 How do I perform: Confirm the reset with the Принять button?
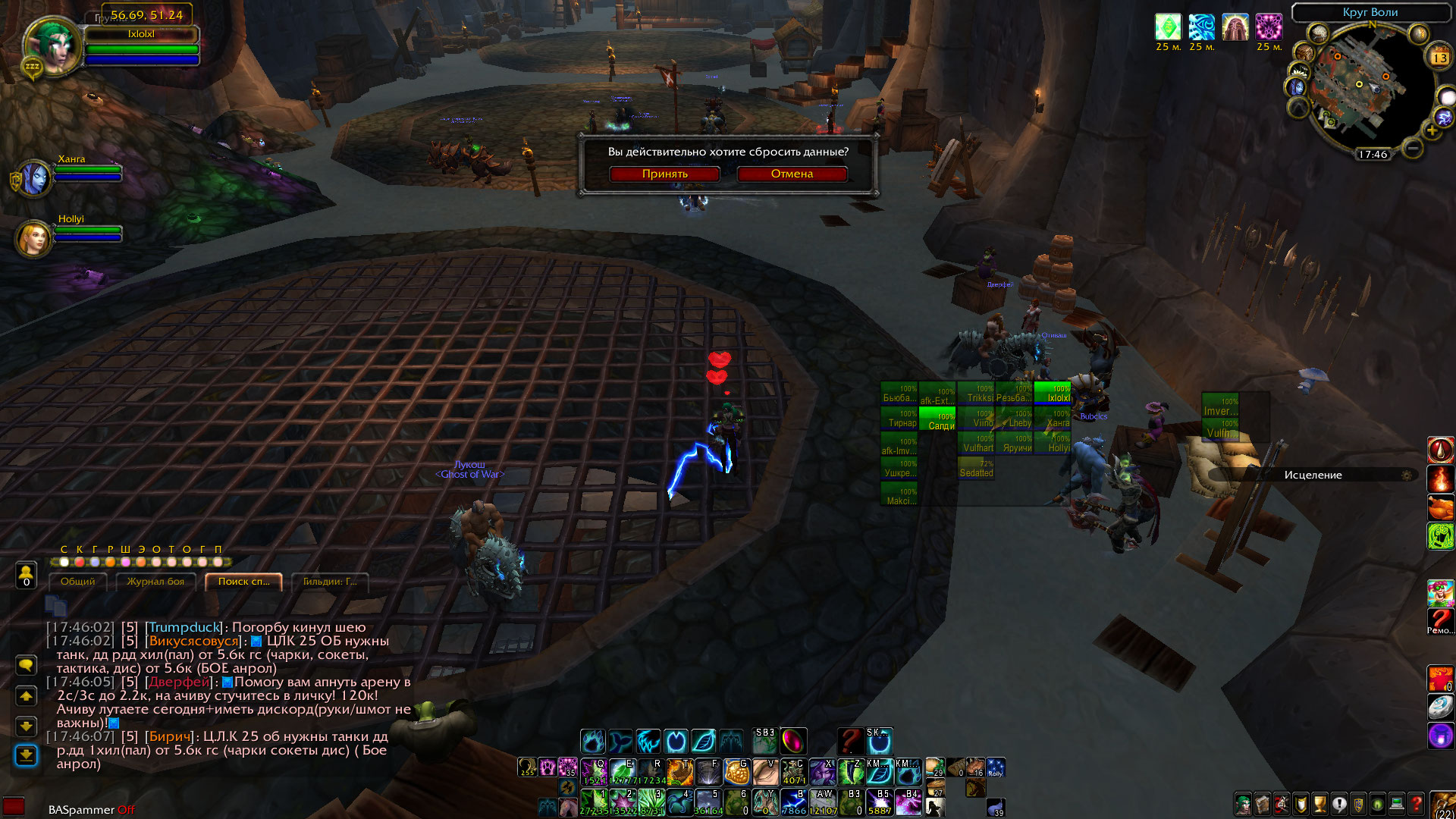[664, 174]
